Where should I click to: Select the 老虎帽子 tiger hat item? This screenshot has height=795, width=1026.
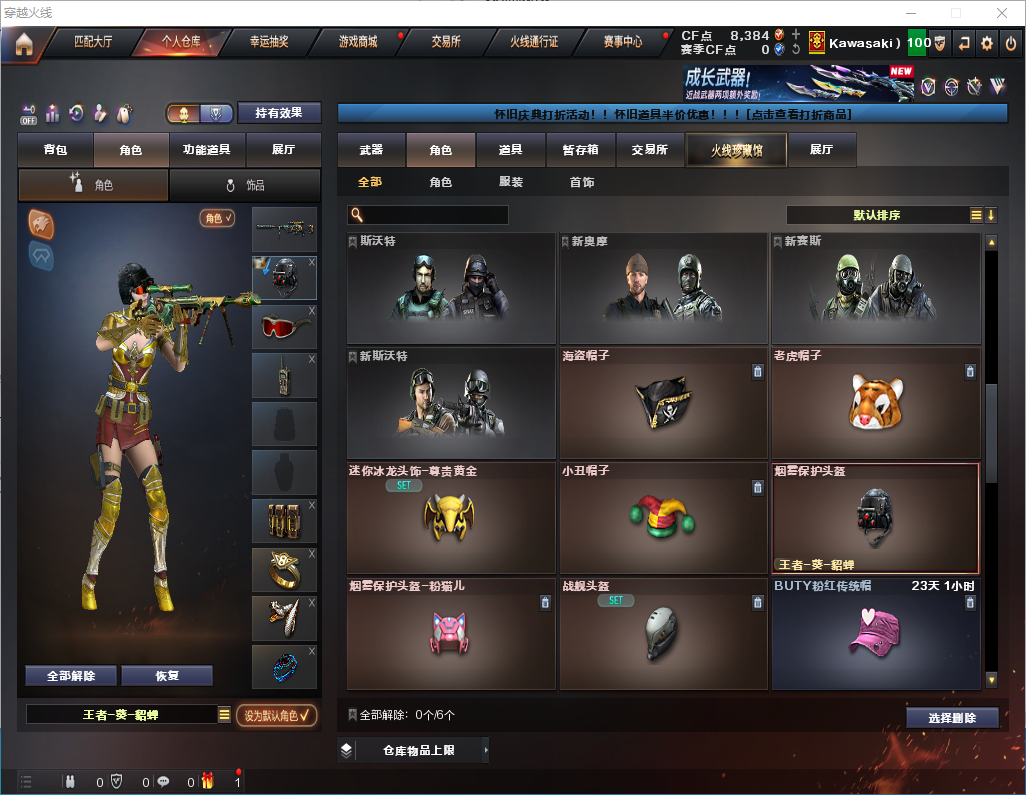(875, 402)
